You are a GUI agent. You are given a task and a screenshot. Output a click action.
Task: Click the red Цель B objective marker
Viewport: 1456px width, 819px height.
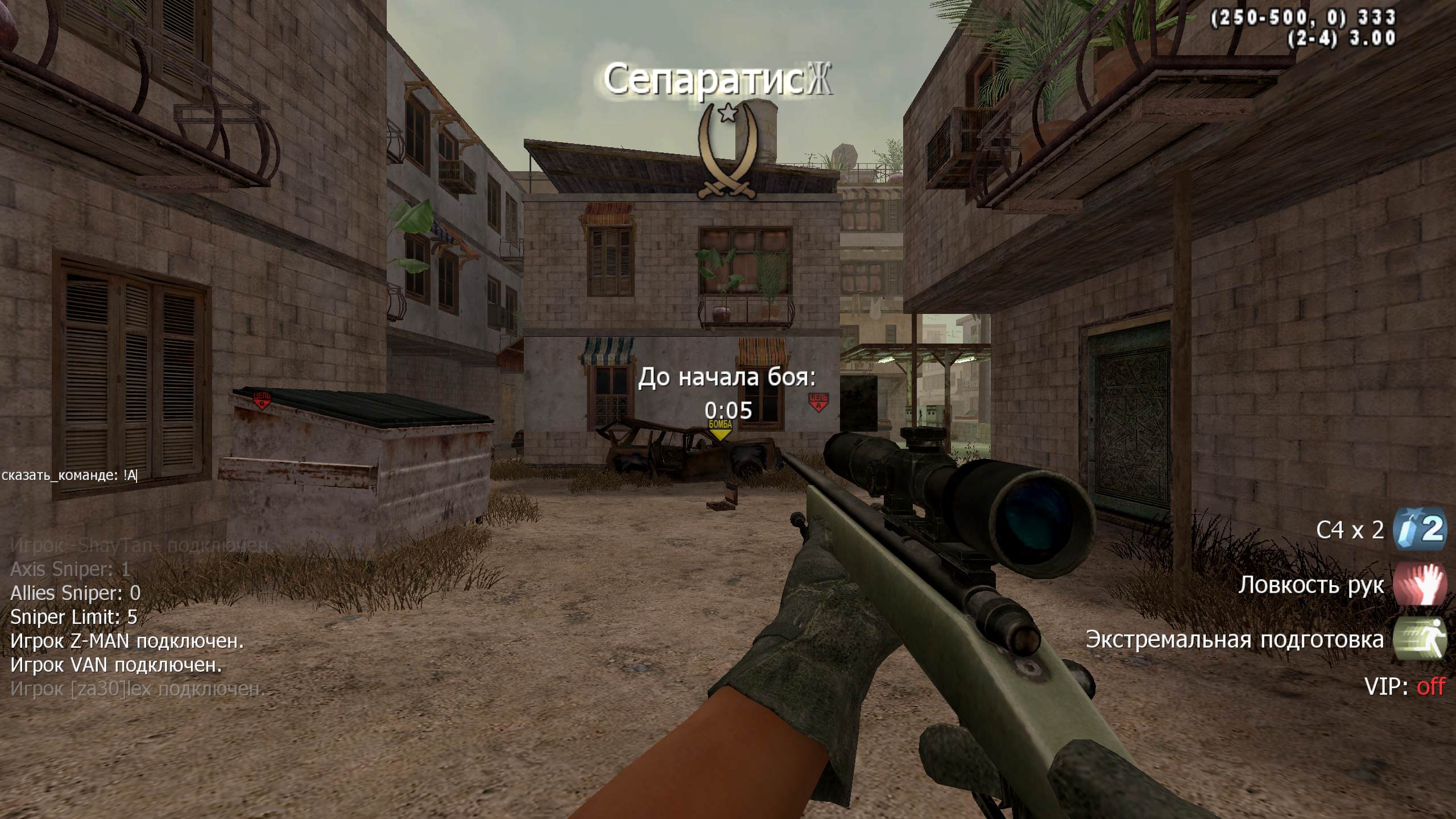(262, 400)
